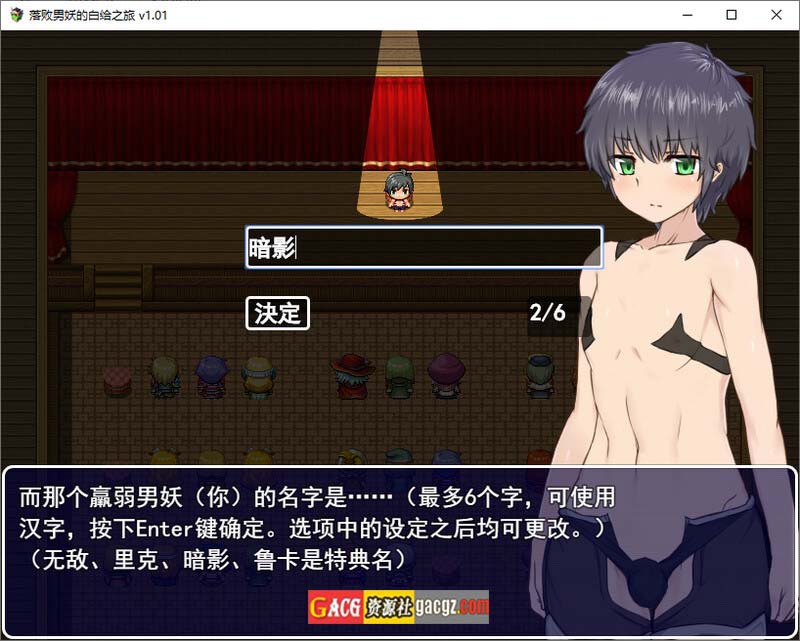Image resolution: width=800 pixels, height=641 pixels.
Task: Close the game window
Action: (777, 15)
